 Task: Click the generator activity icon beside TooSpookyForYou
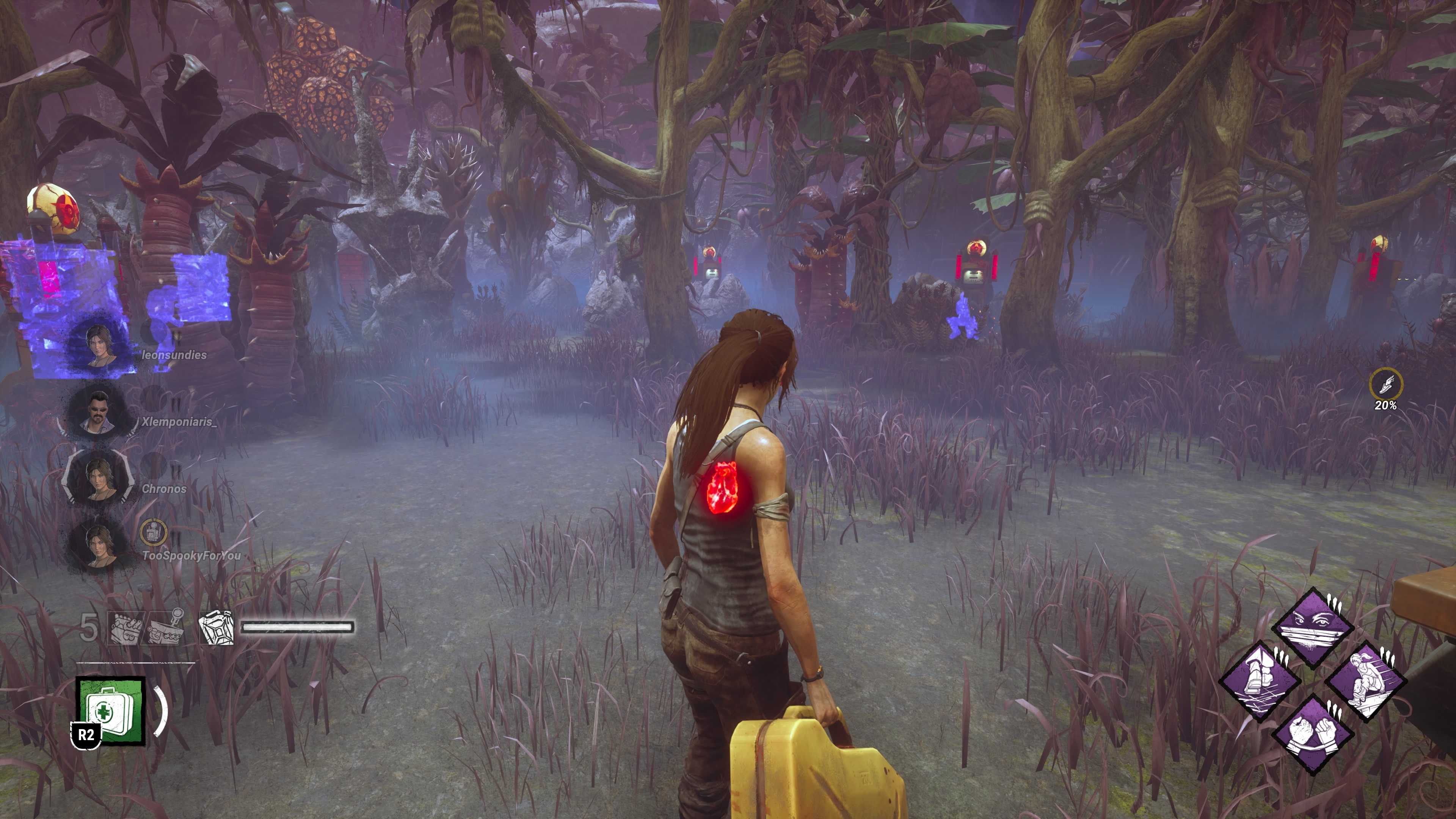point(153,532)
